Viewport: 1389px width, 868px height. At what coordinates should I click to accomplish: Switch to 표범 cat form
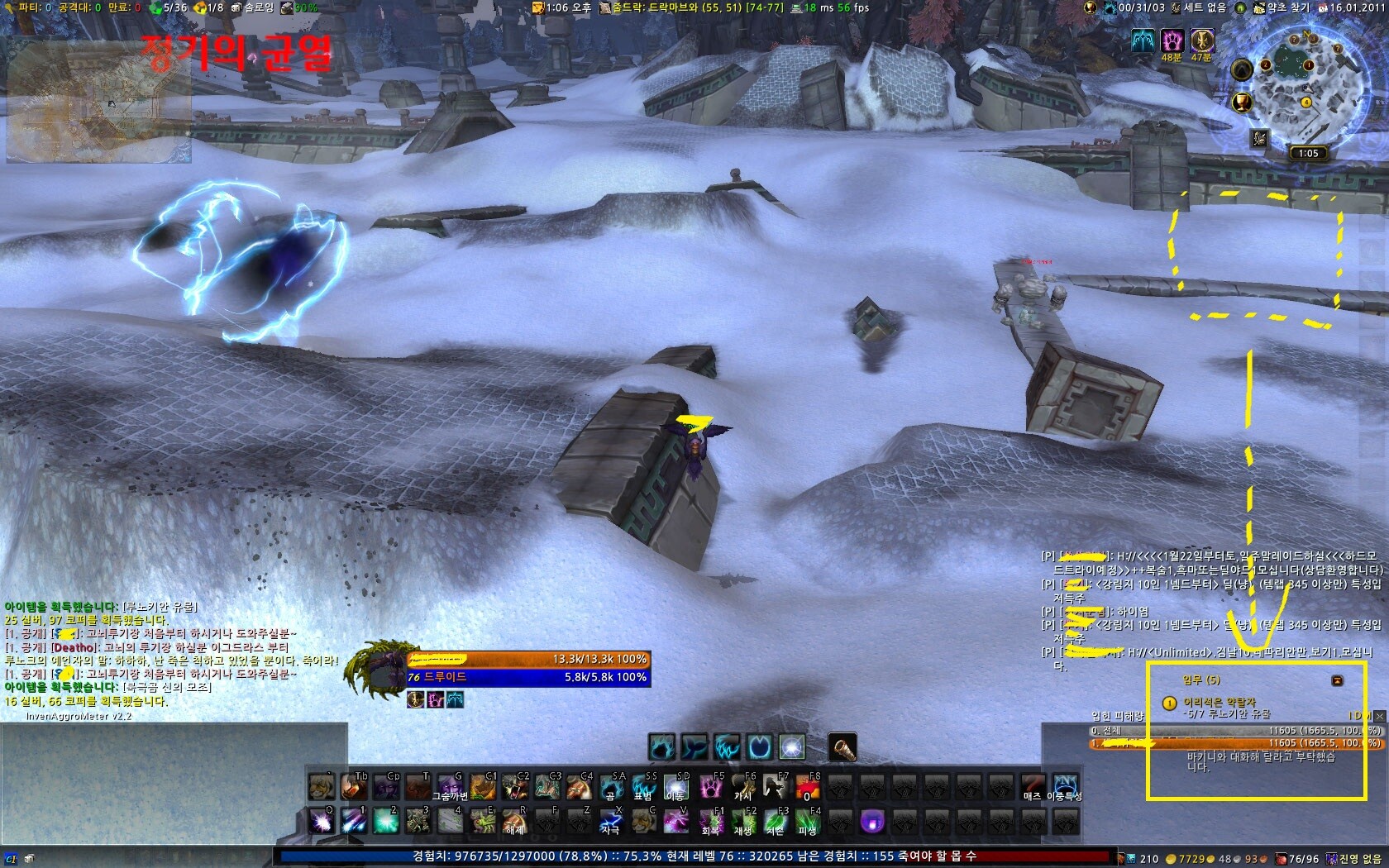point(644,786)
